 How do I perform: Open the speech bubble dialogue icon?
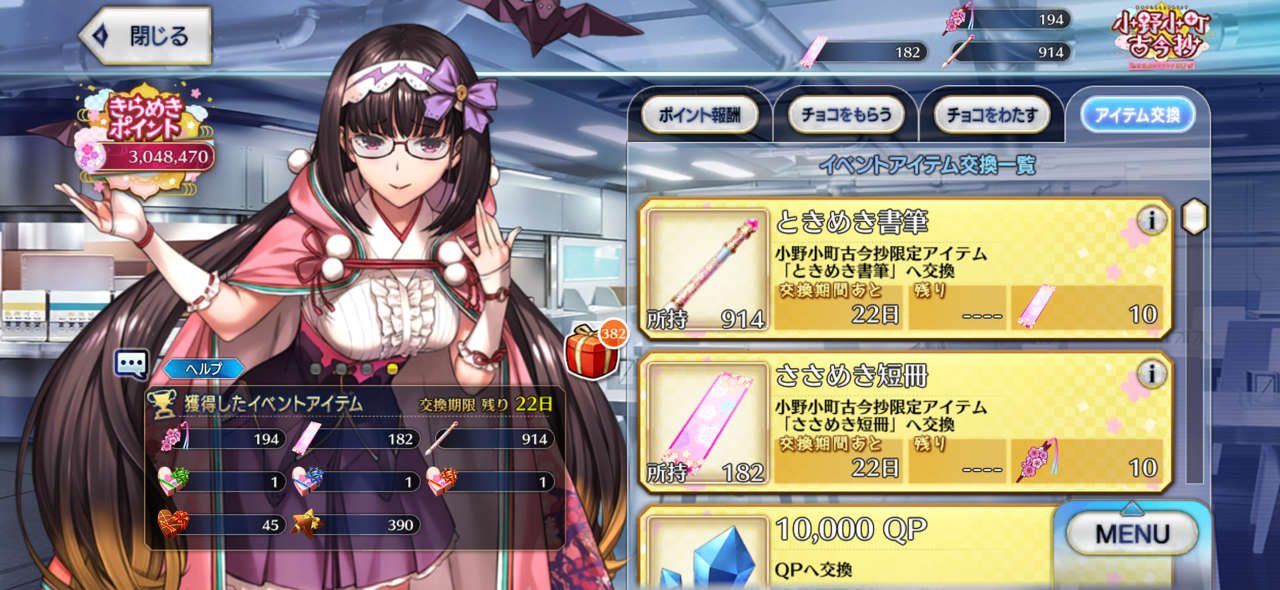[x=131, y=364]
